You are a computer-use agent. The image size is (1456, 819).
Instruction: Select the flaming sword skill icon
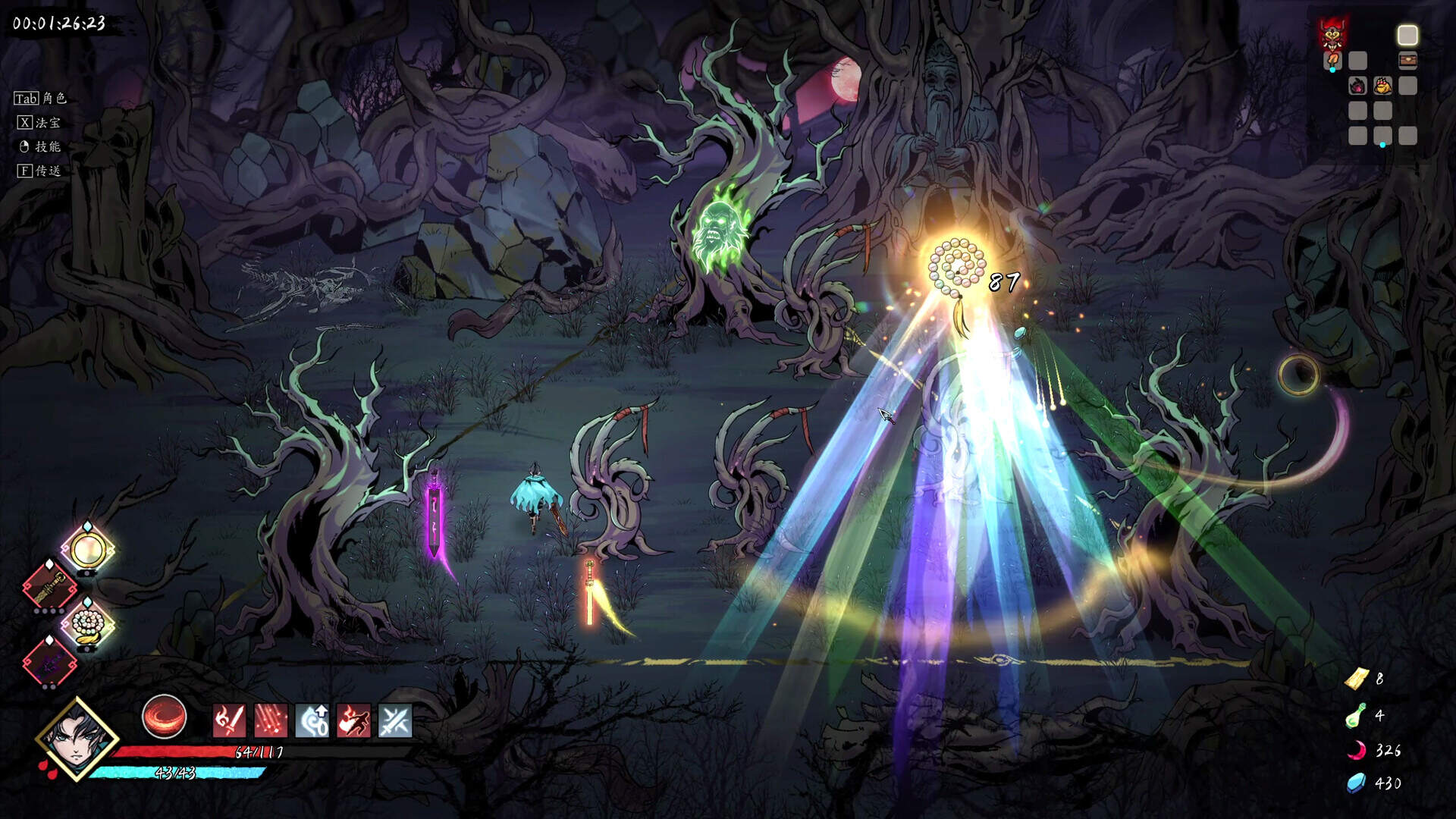coord(229,722)
